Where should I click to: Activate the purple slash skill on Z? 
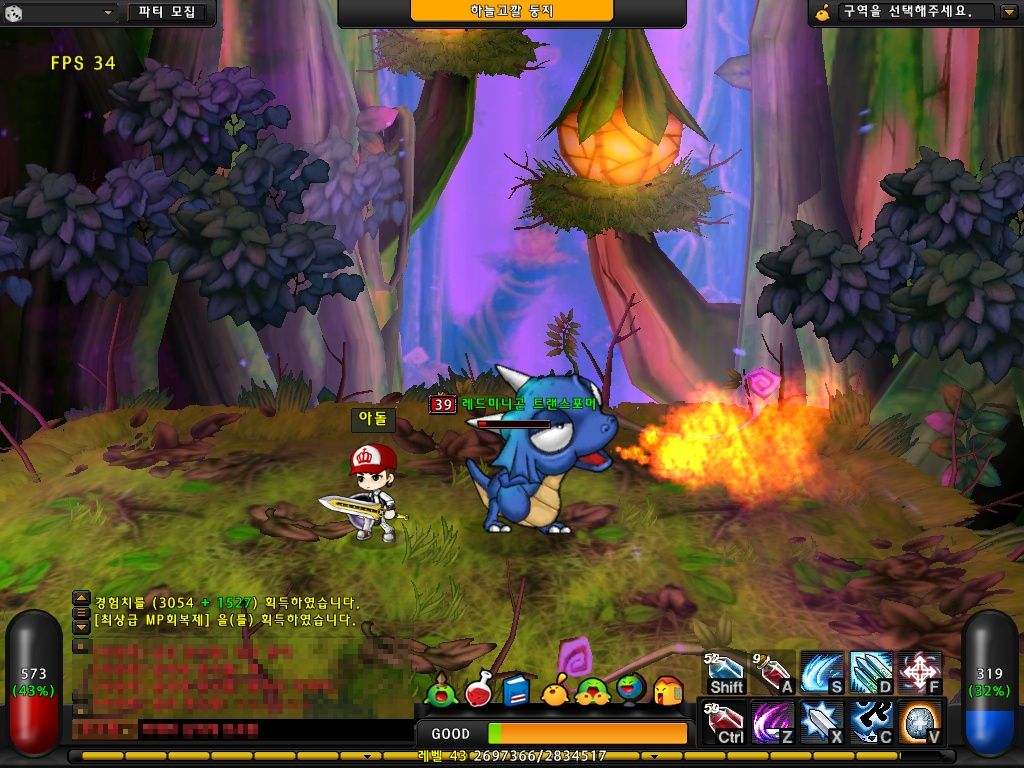click(773, 722)
